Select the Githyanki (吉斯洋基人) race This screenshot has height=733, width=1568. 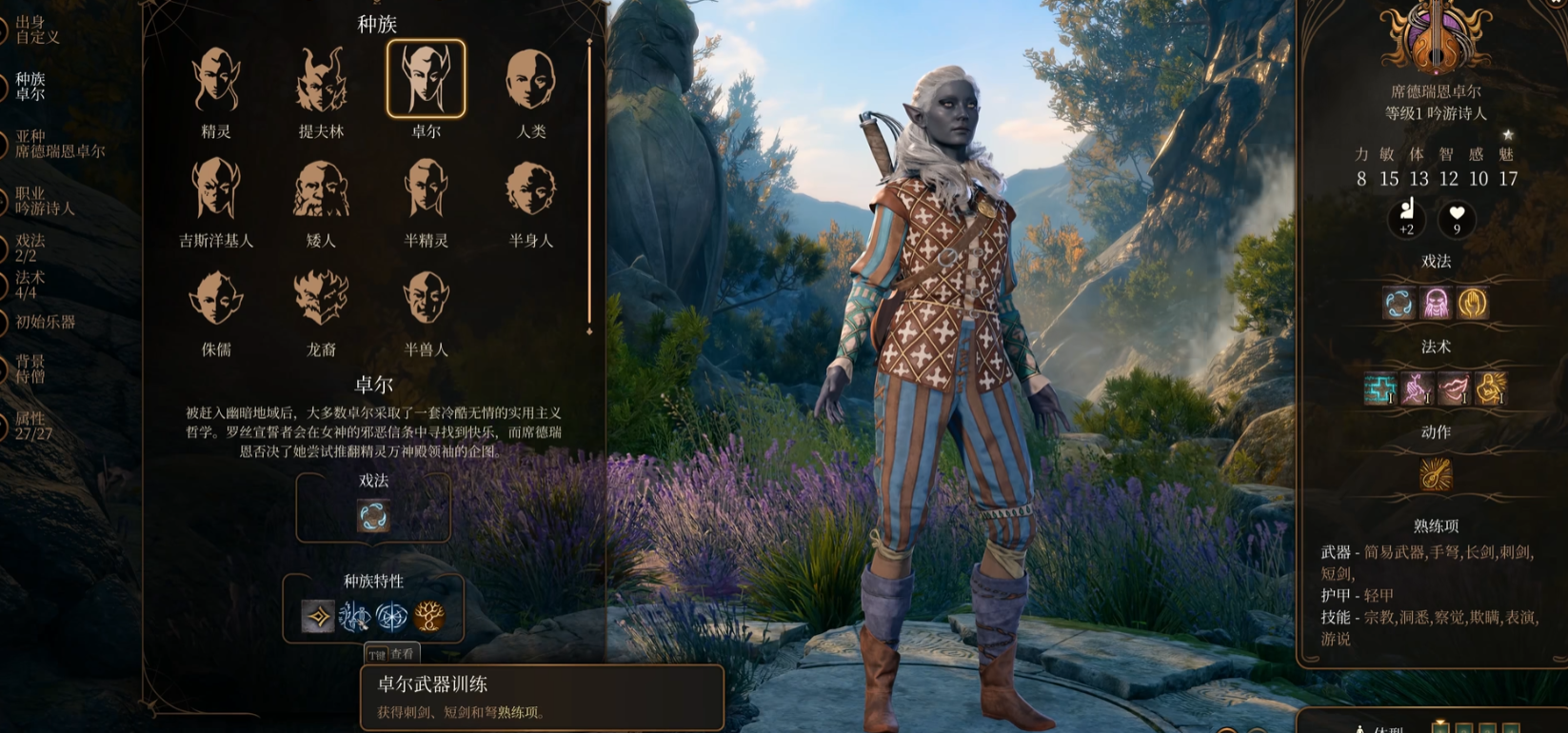[x=216, y=189]
